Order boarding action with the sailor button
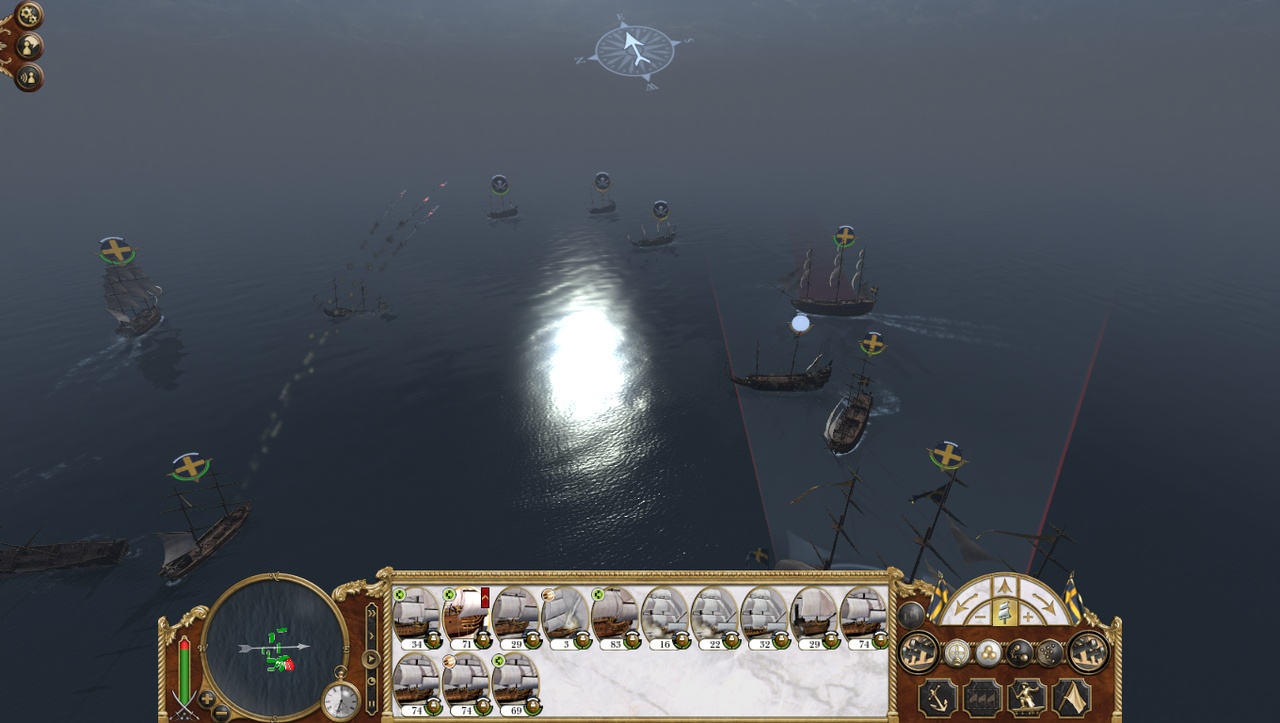1280x723 pixels. pos(1027,696)
